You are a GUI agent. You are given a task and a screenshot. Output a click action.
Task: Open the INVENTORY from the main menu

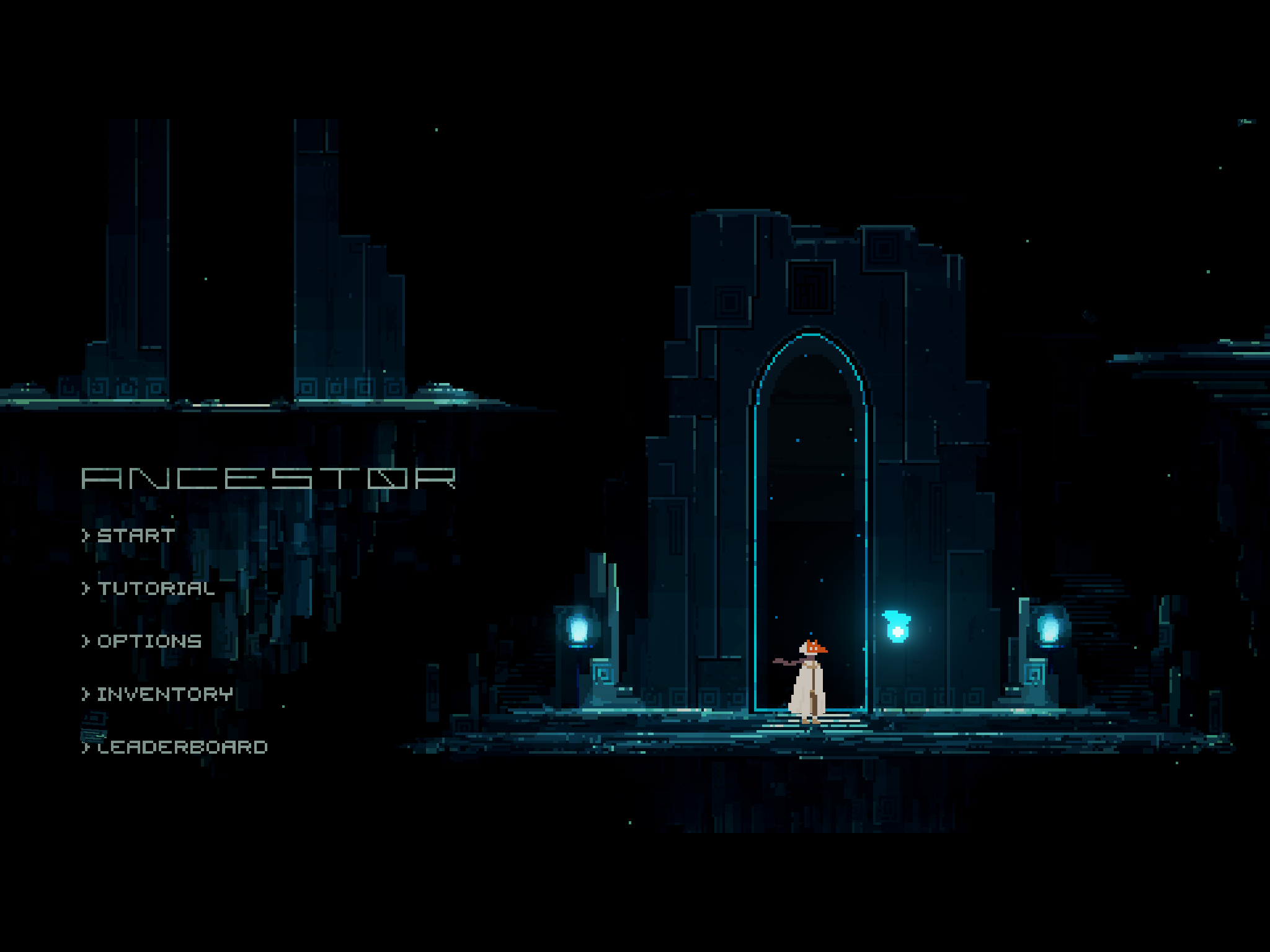tap(164, 695)
